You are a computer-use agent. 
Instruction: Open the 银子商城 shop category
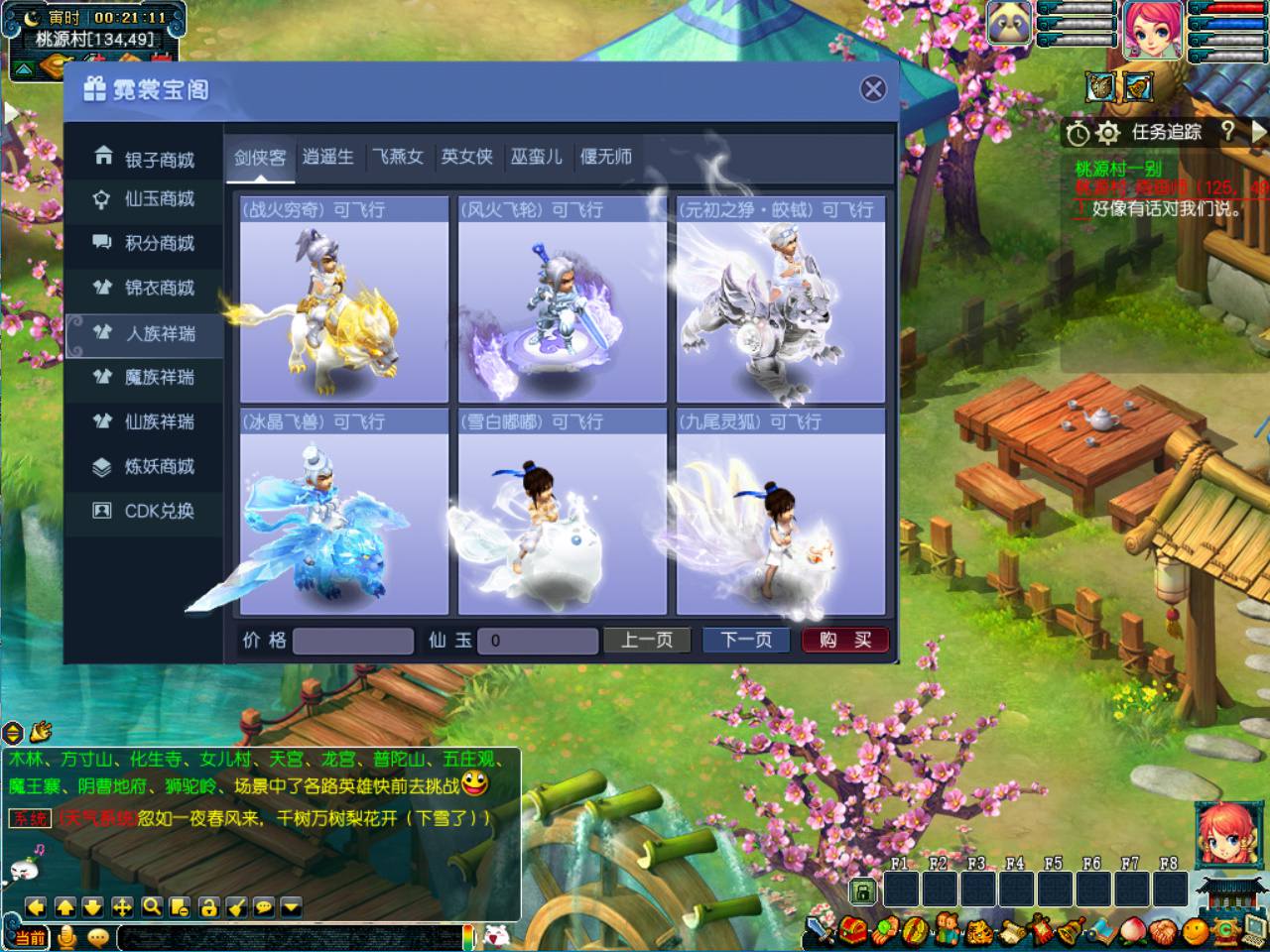[145, 159]
